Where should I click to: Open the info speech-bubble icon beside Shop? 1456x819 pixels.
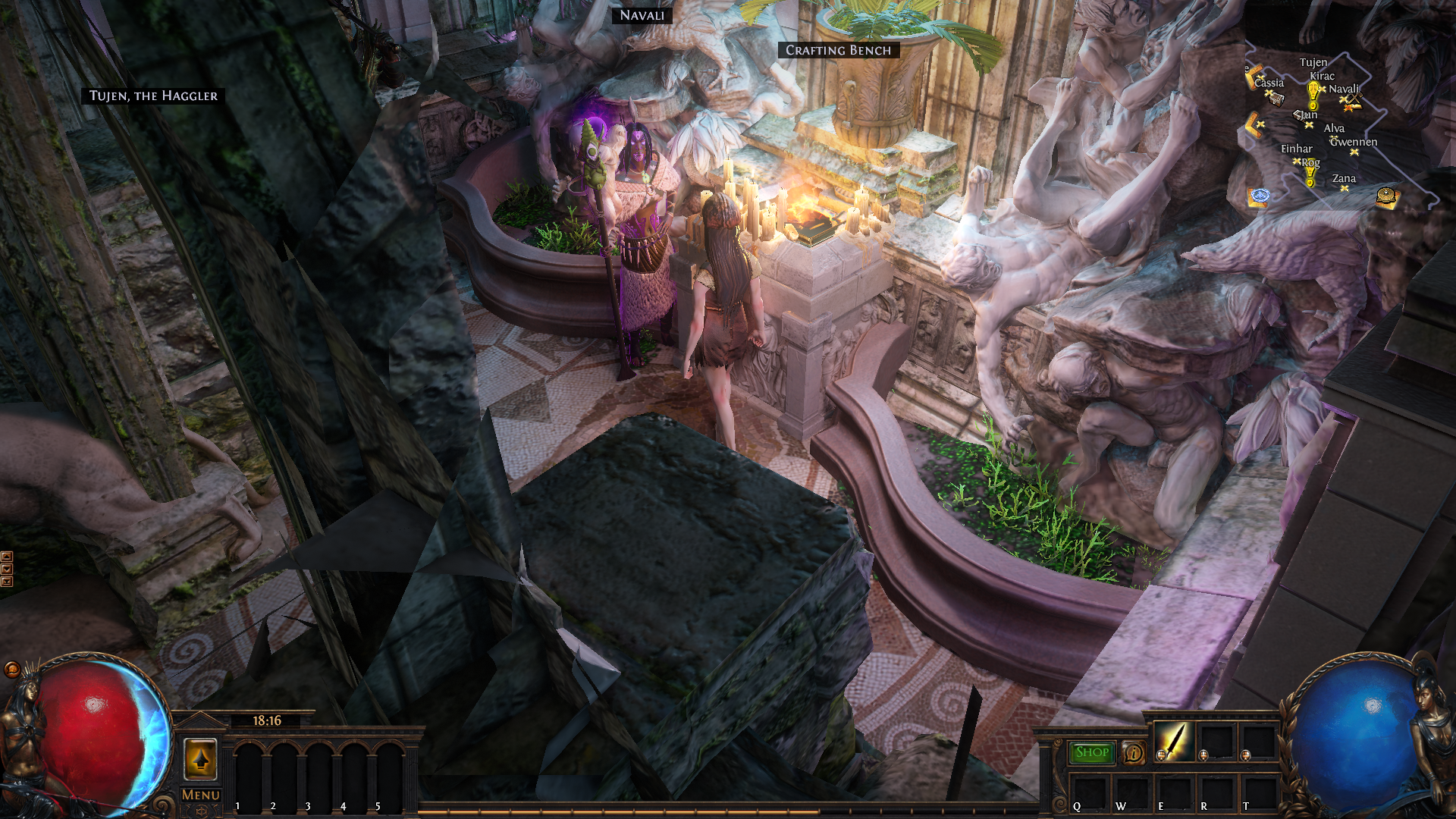[1134, 753]
